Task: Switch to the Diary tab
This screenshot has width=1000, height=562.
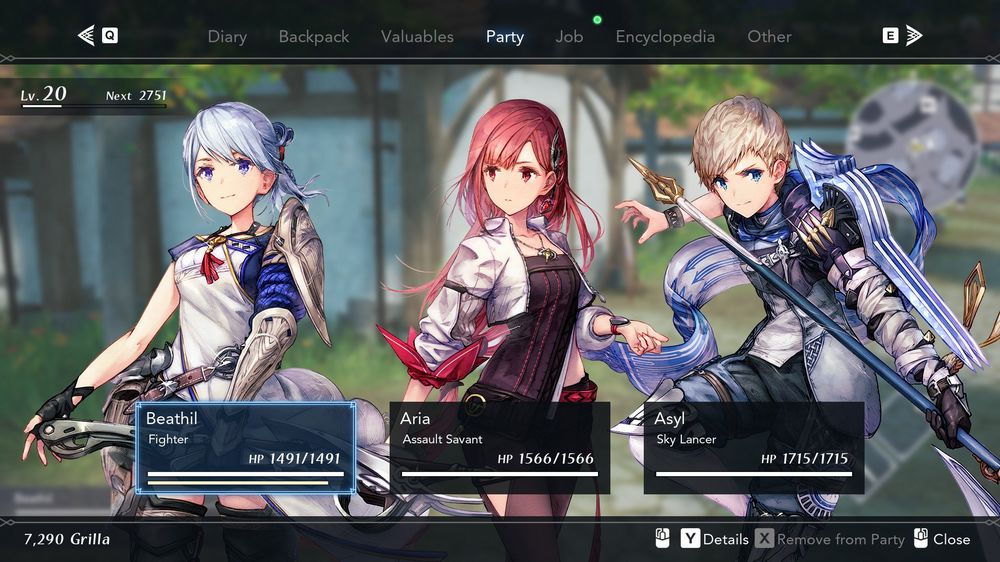Action: tap(227, 37)
